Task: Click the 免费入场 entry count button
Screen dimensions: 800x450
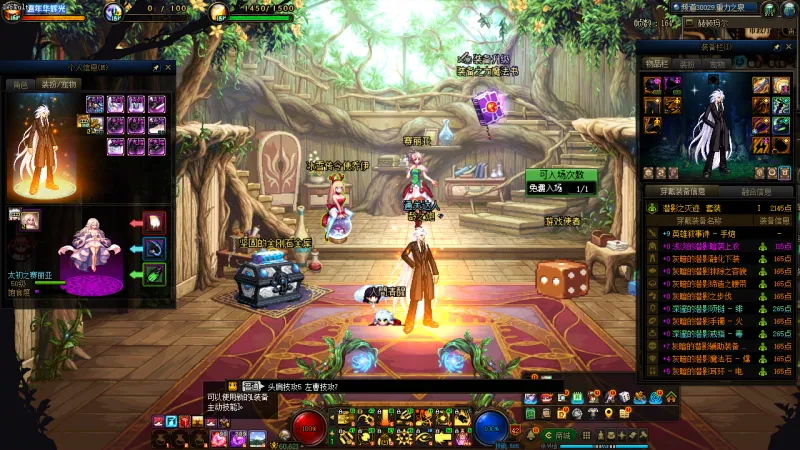Action: [x=559, y=188]
